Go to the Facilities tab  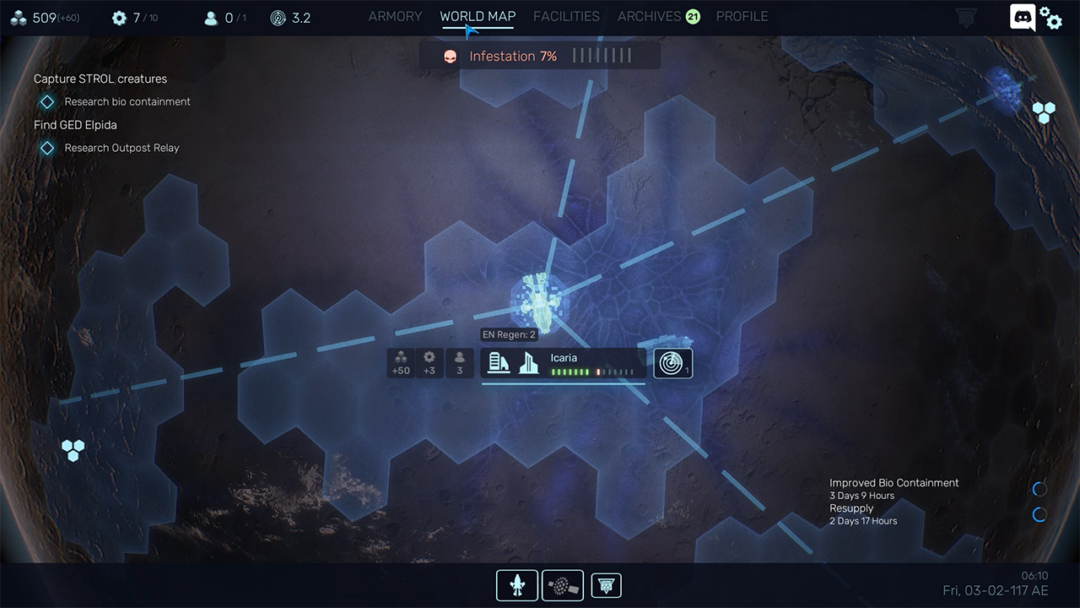pyautogui.click(x=566, y=17)
